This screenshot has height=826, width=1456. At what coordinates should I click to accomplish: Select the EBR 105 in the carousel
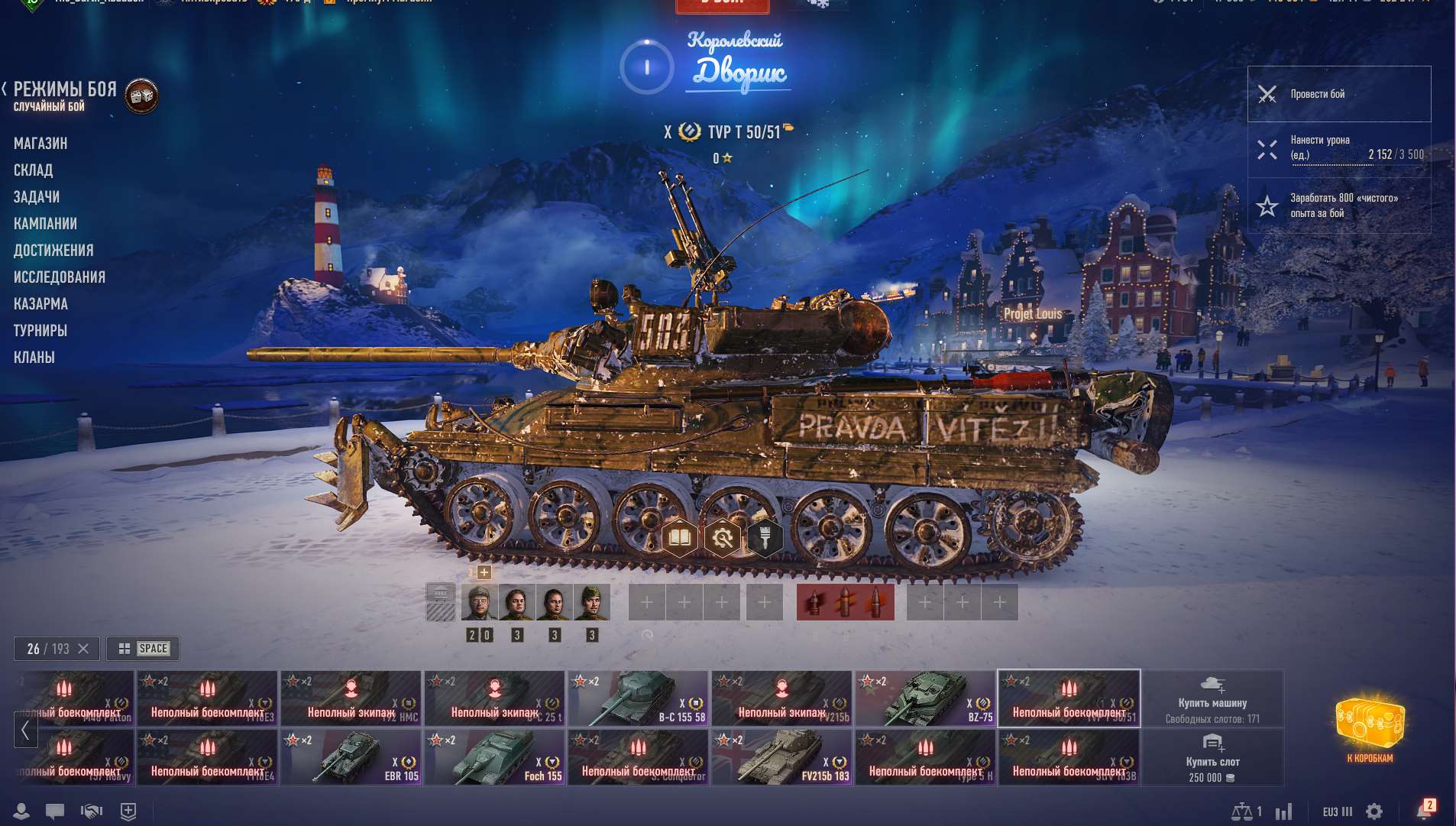point(351,757)
